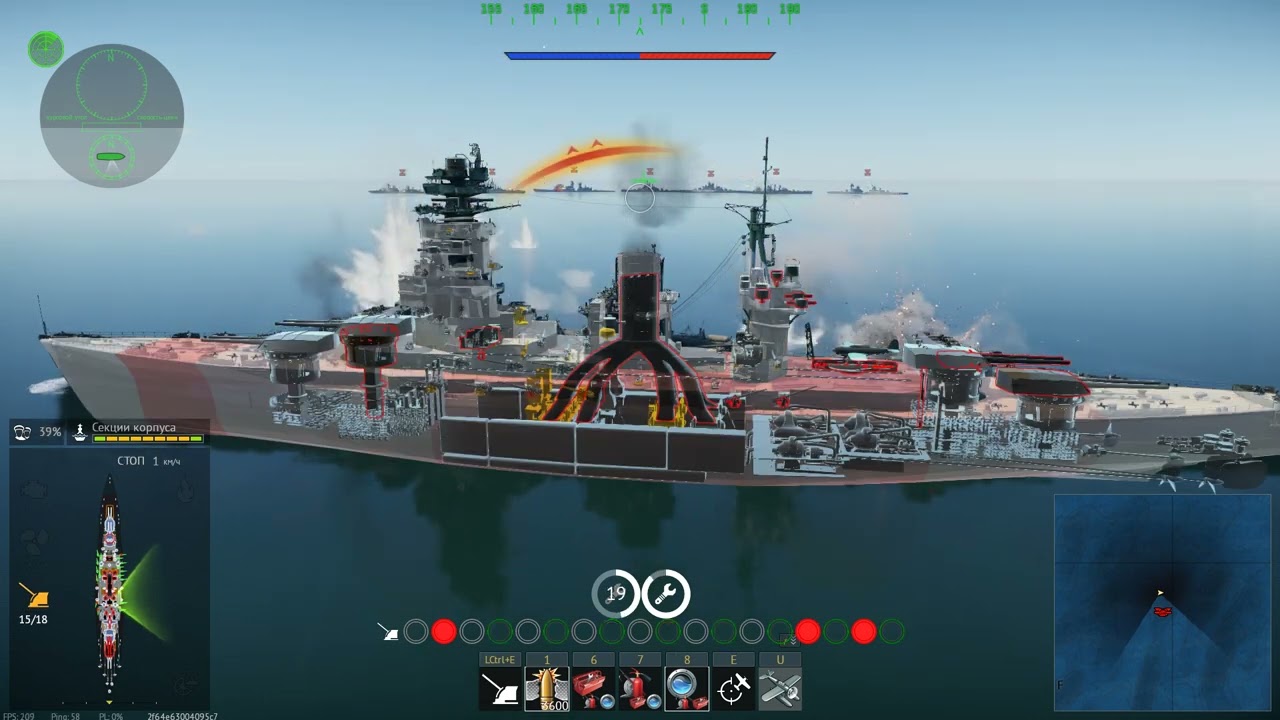Image resolution: width=1280 pixels, height=720 pixels.
Task: Choose the 3600 shell ammo slot
Action: (547, 688)
